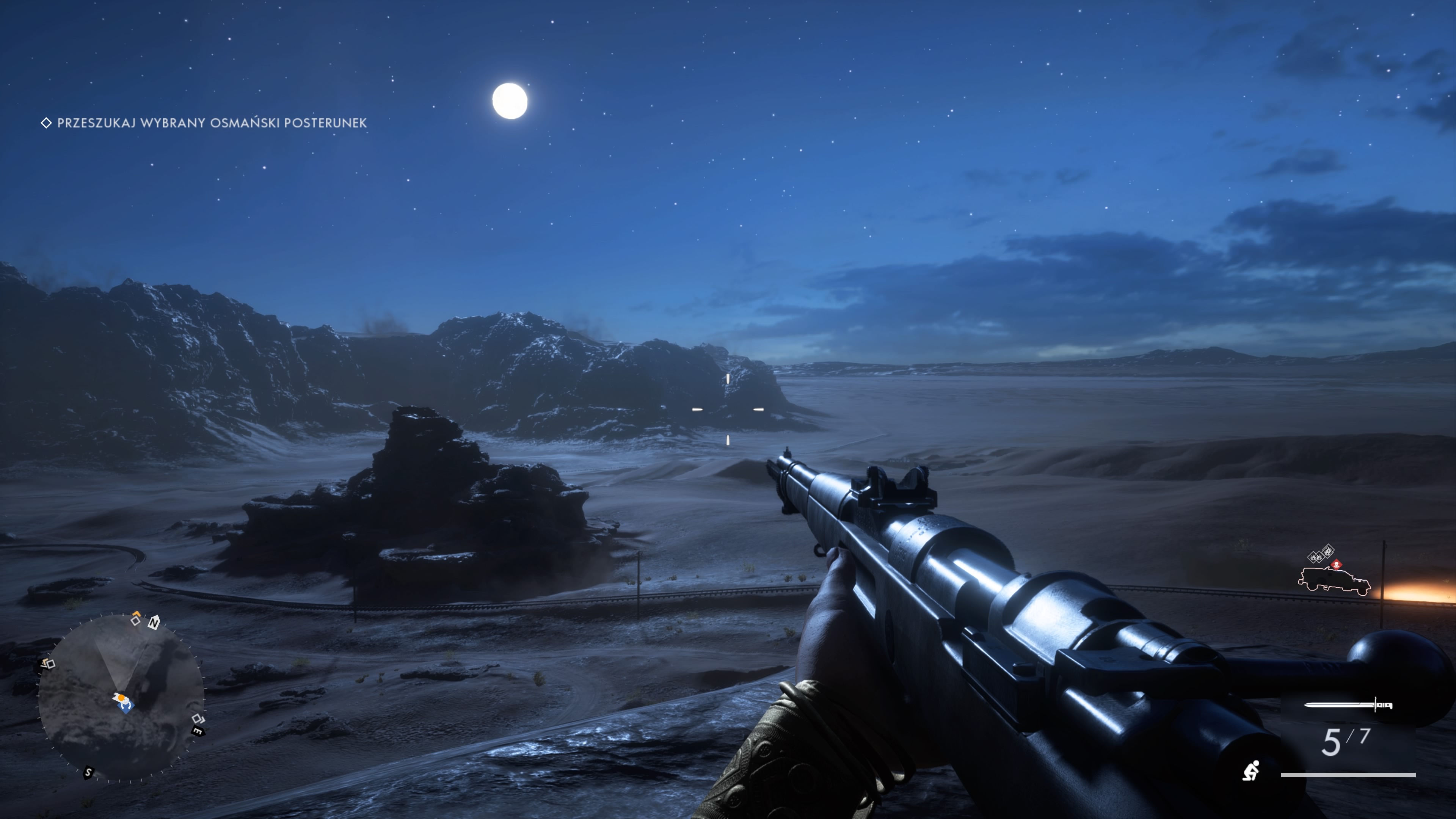Click the south compass marker on minimap

(88, 772)
